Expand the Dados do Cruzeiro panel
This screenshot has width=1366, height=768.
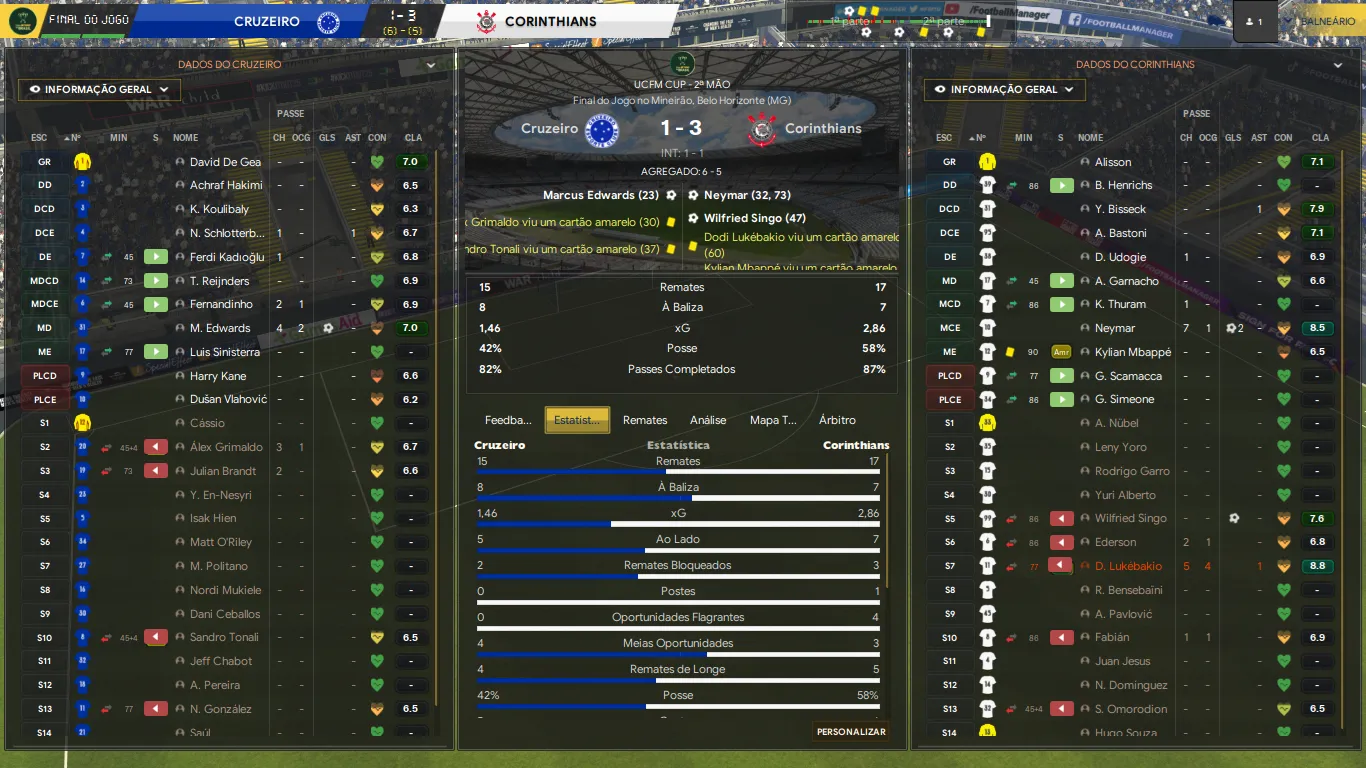431,65
